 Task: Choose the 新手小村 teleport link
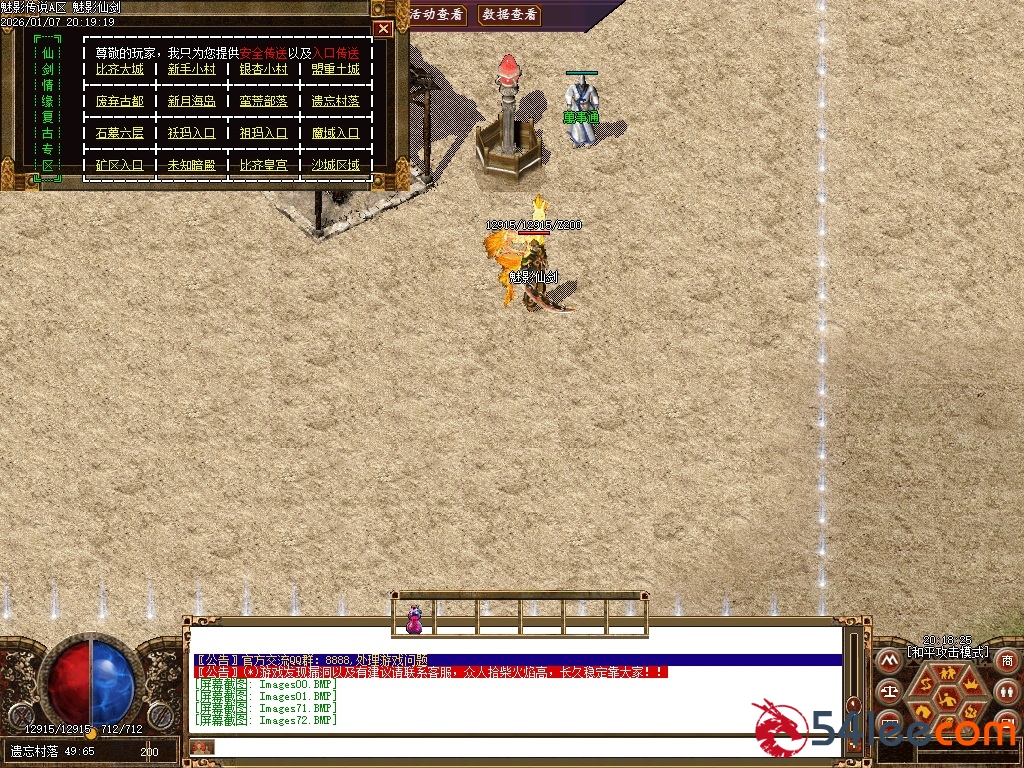coord(191,70)
